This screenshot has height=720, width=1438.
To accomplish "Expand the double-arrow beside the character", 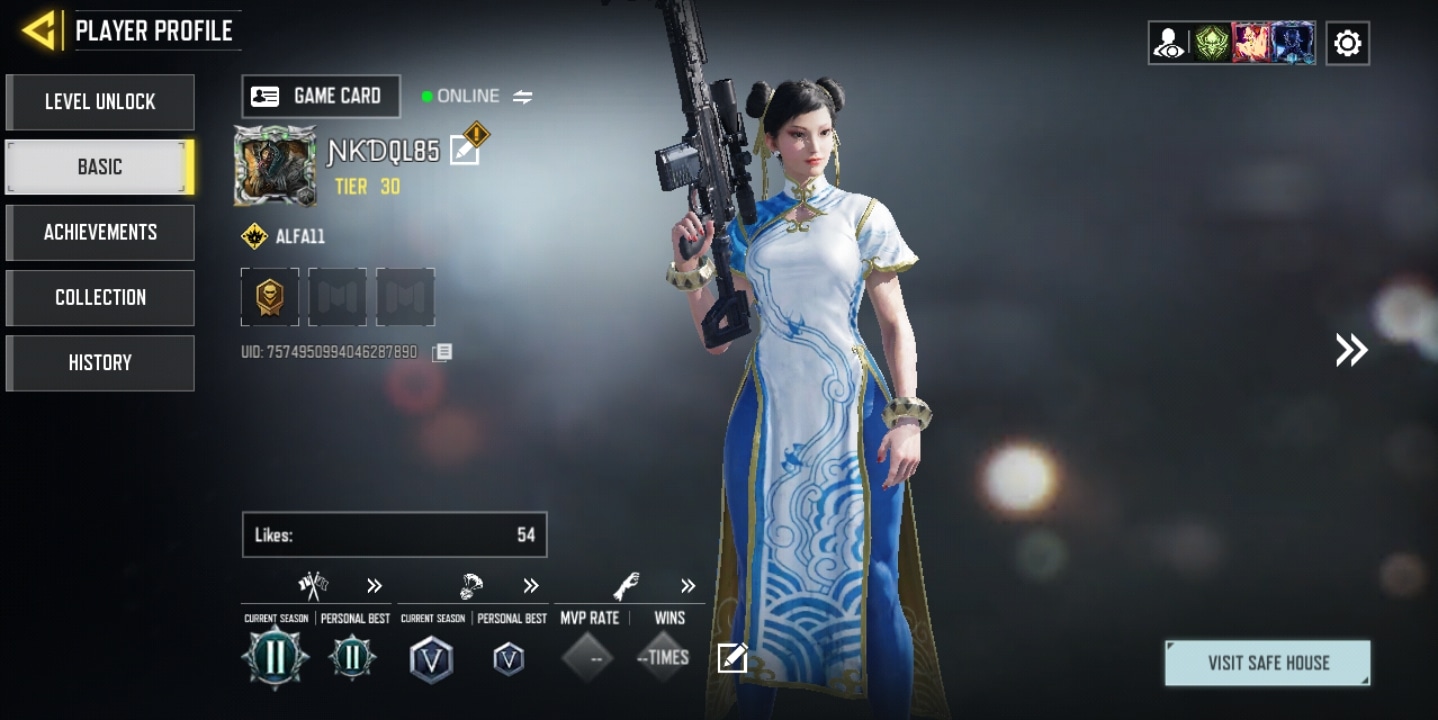I will (1351, 349).
